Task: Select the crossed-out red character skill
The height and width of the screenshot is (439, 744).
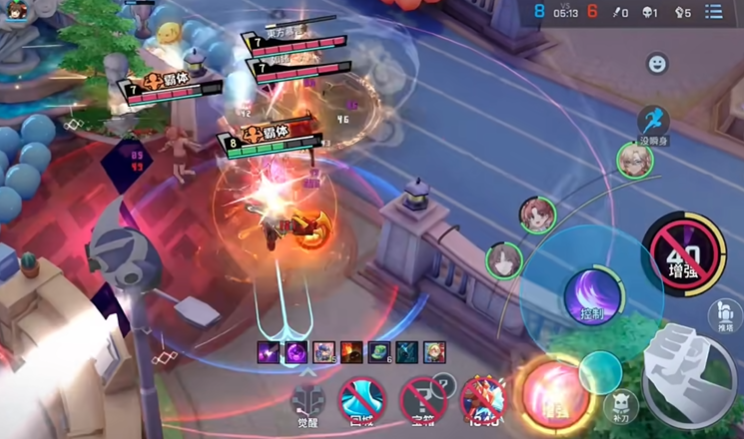Action: point(482,400)
